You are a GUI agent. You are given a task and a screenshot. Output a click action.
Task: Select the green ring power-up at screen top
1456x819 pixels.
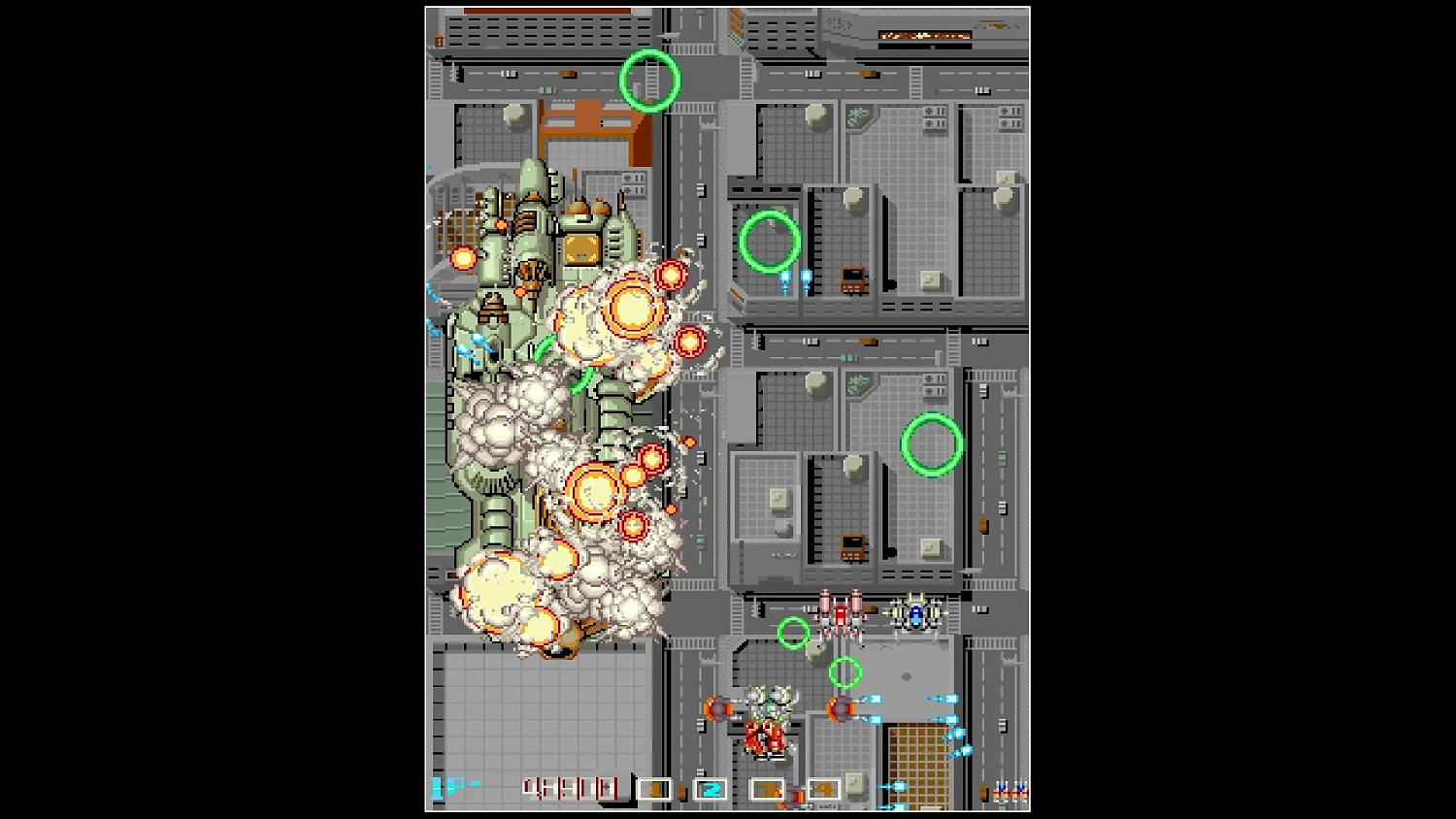click(648, 81)
